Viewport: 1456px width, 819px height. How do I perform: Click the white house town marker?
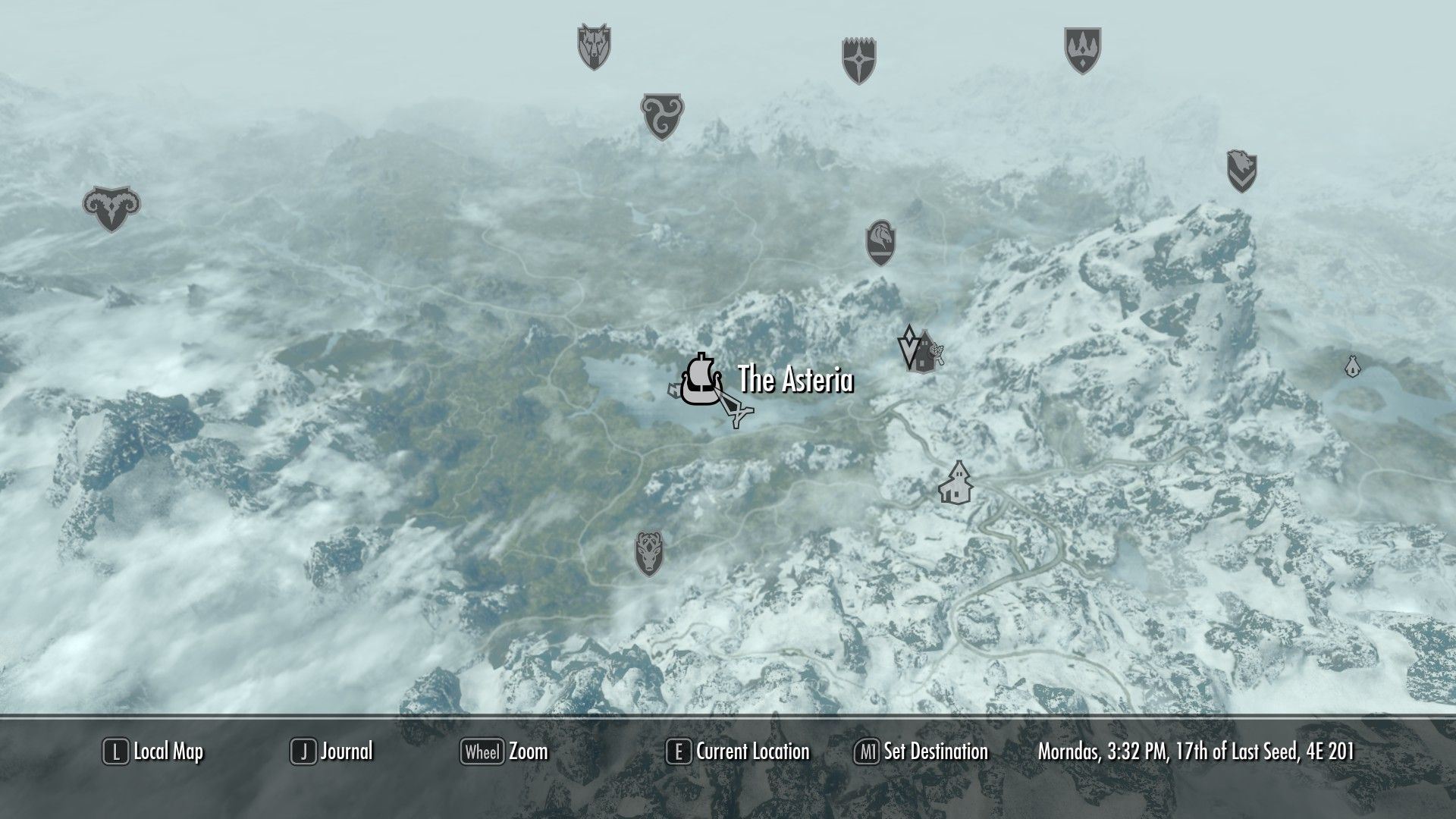point(955,482)
